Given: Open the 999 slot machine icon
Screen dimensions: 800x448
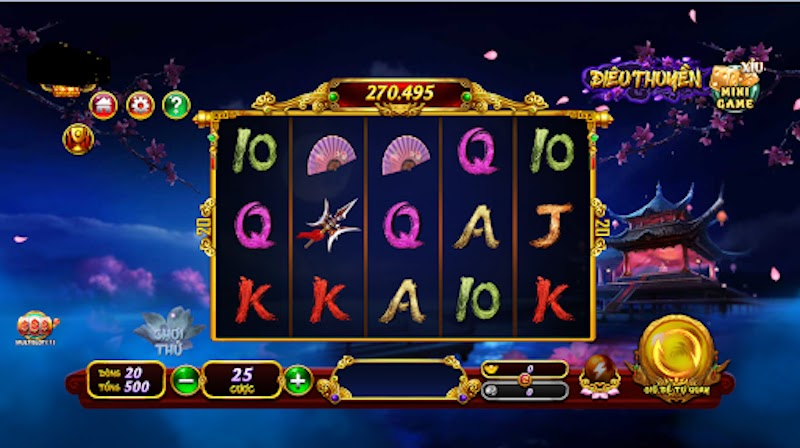Looking at the screenshot, I should click(38, 325).
